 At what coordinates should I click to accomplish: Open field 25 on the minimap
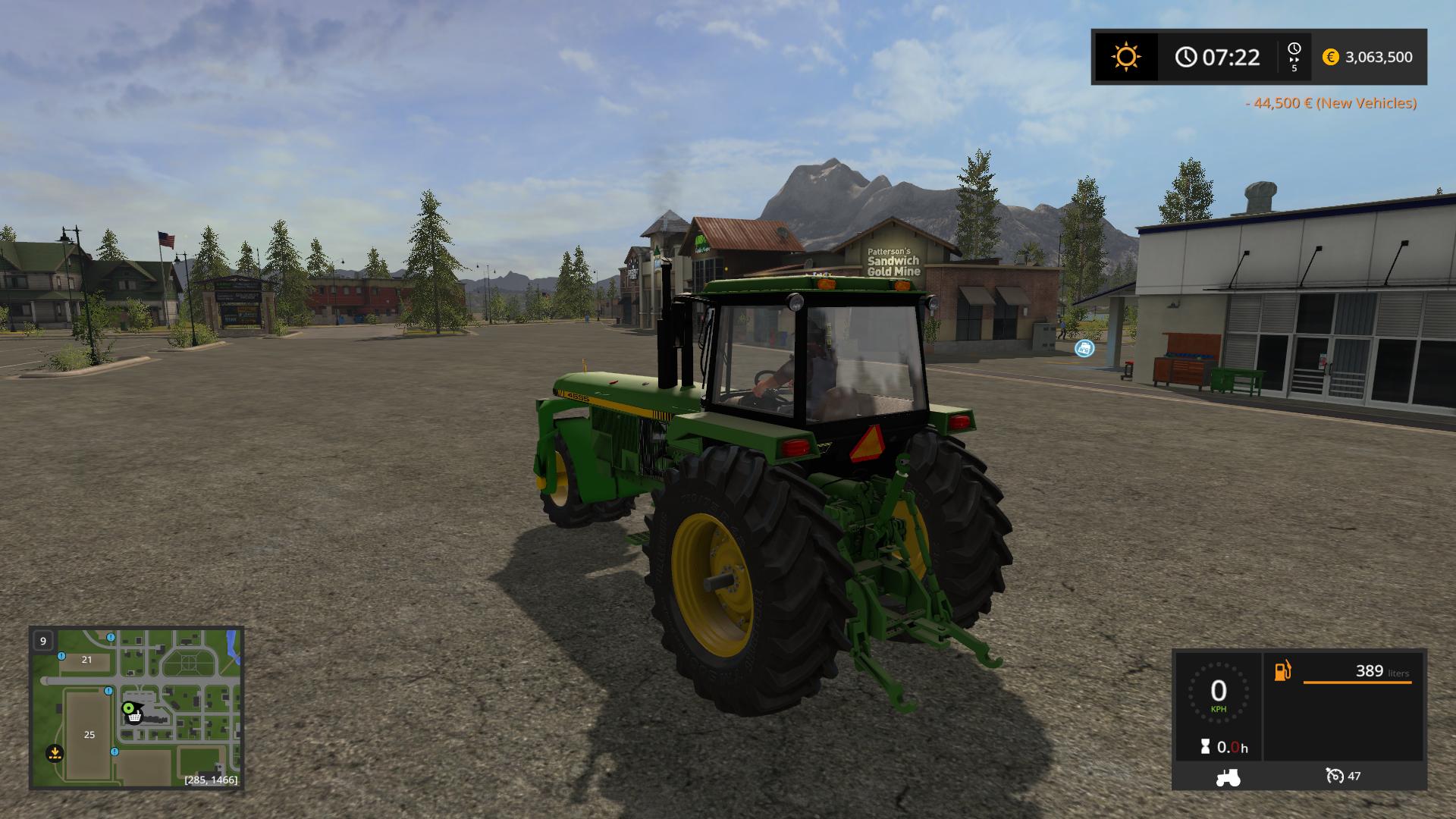click(x=89, y=734)
